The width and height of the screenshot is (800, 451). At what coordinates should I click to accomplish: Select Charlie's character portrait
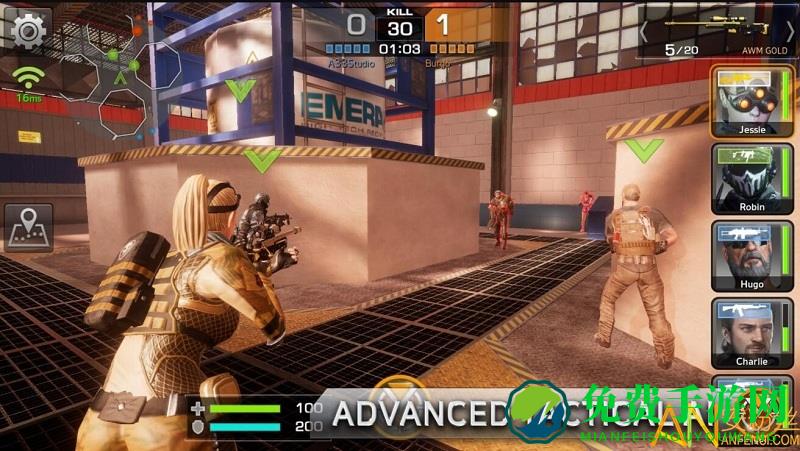point(744,333)
